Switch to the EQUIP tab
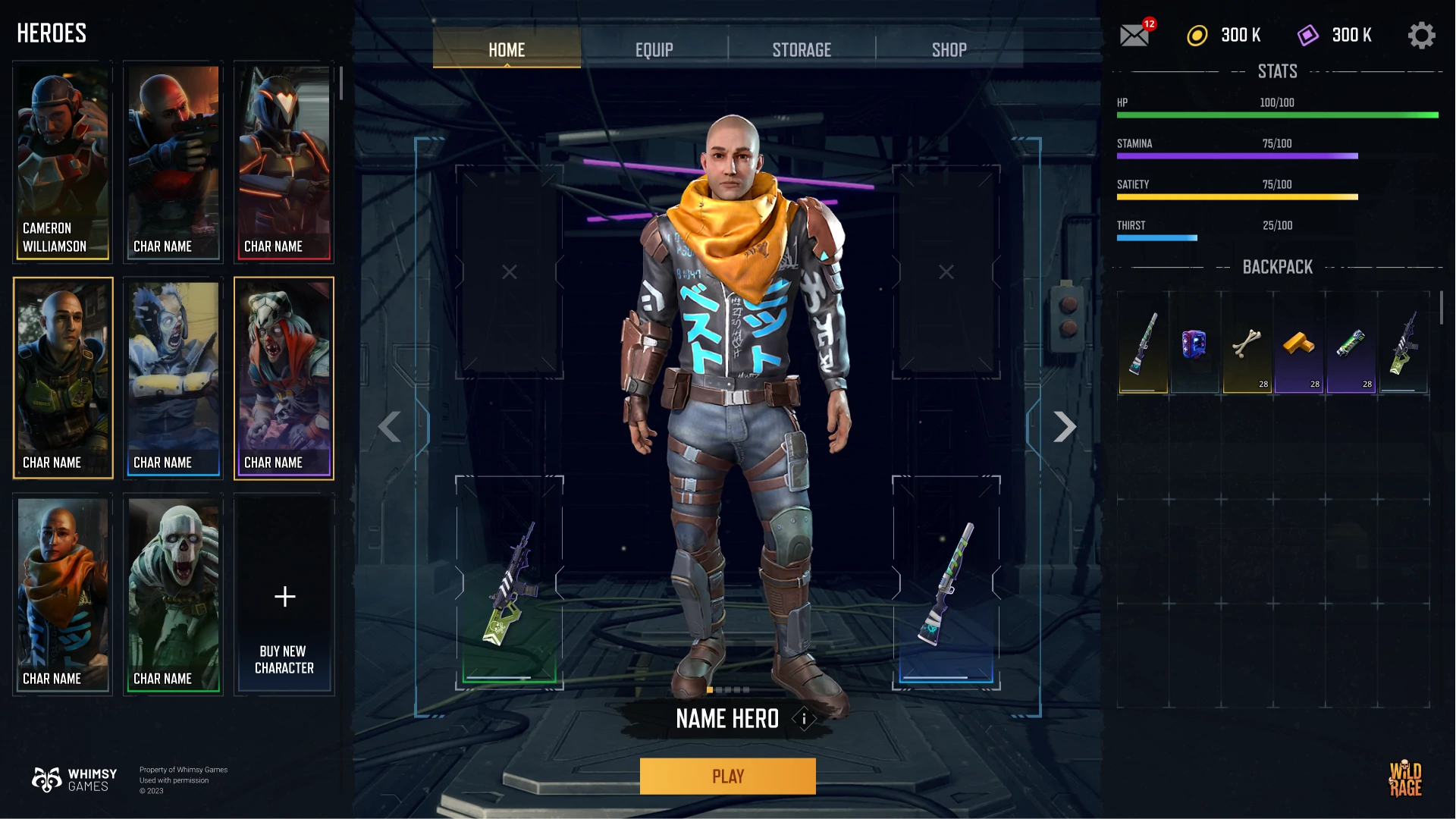The width and height of the screenshot is (1456, 819). tap(654, 50)
